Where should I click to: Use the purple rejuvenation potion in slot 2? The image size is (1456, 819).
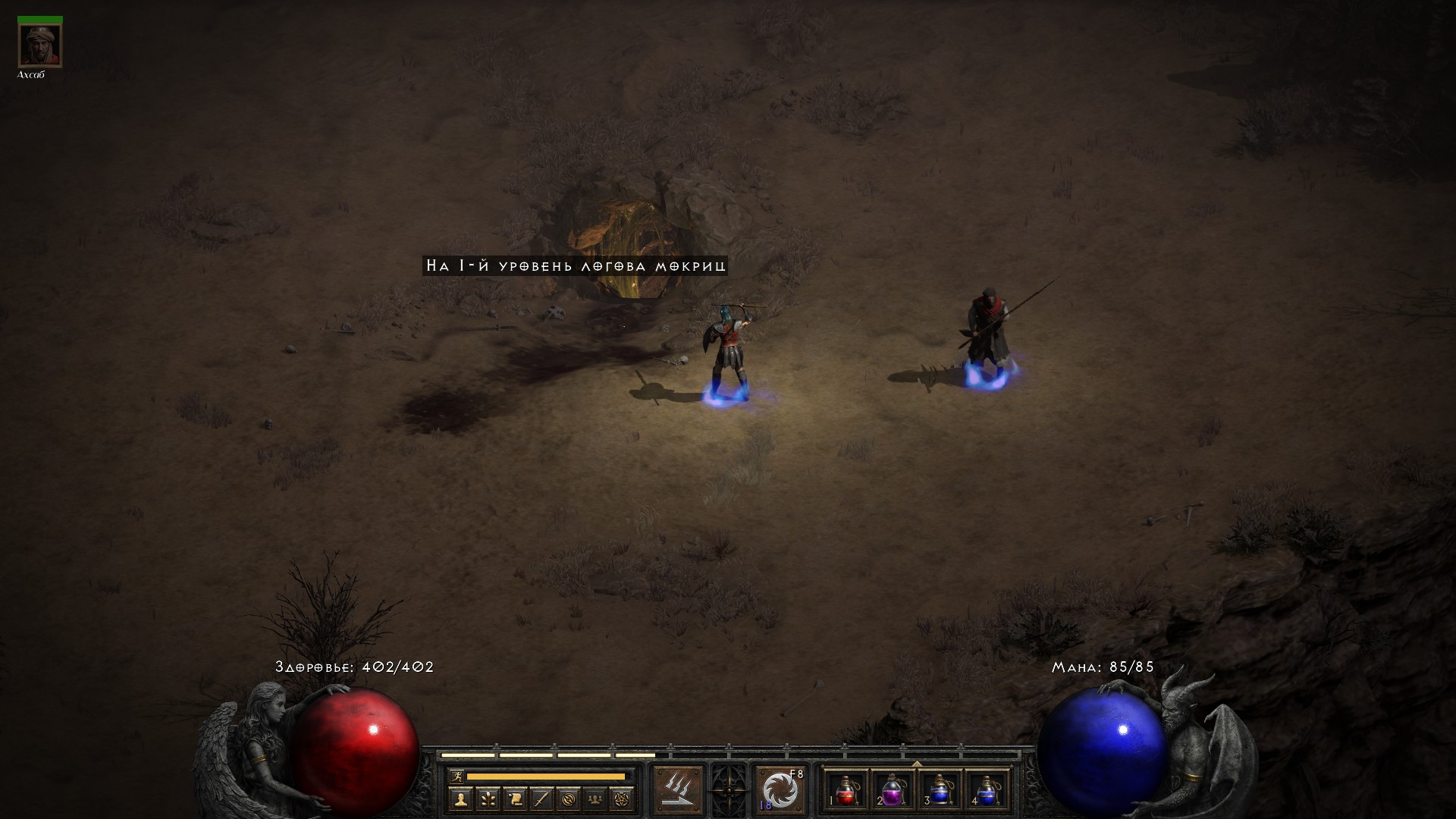click(893, 790)
